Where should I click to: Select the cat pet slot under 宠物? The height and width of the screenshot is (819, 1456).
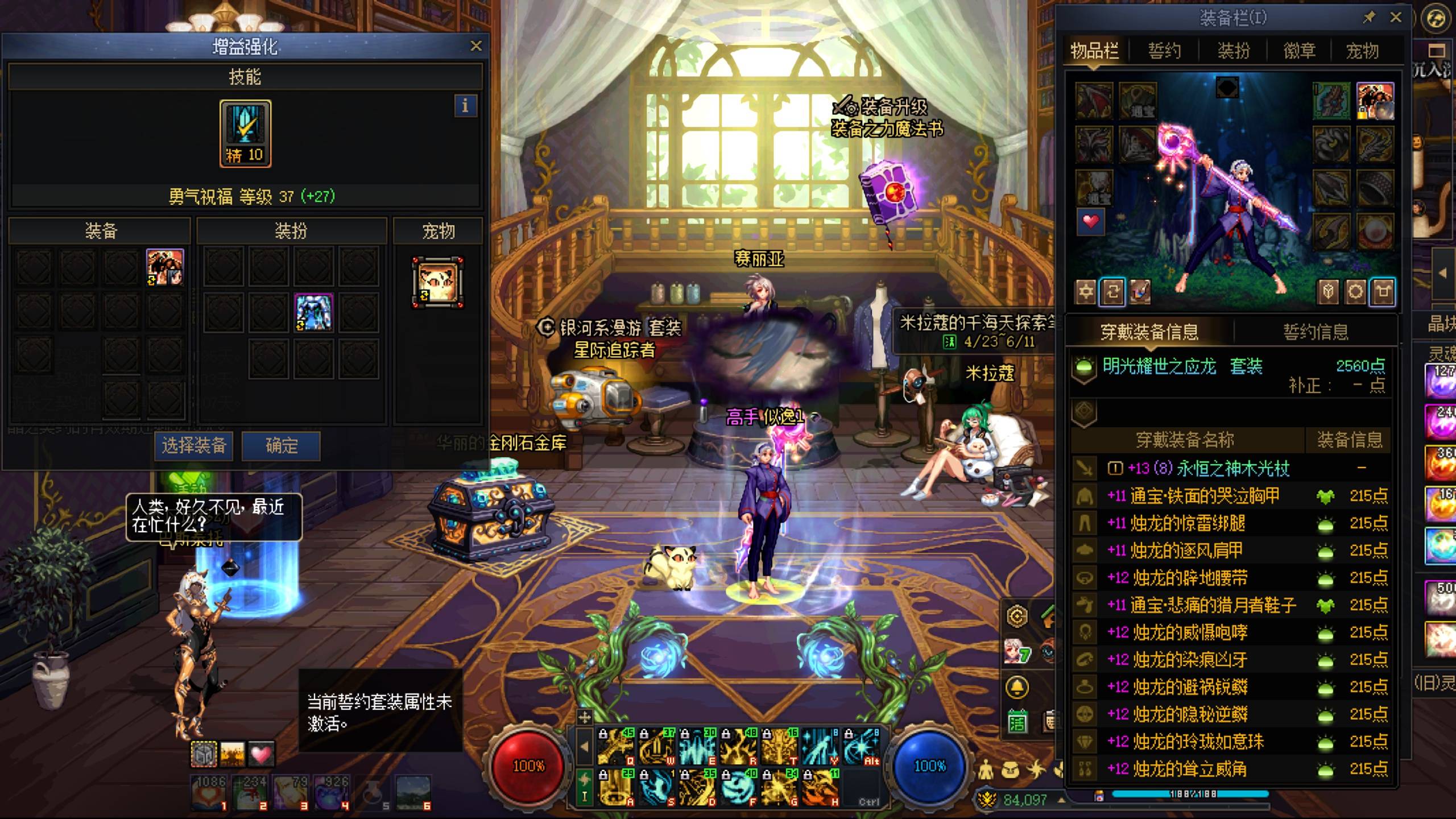tap(437, 283)
